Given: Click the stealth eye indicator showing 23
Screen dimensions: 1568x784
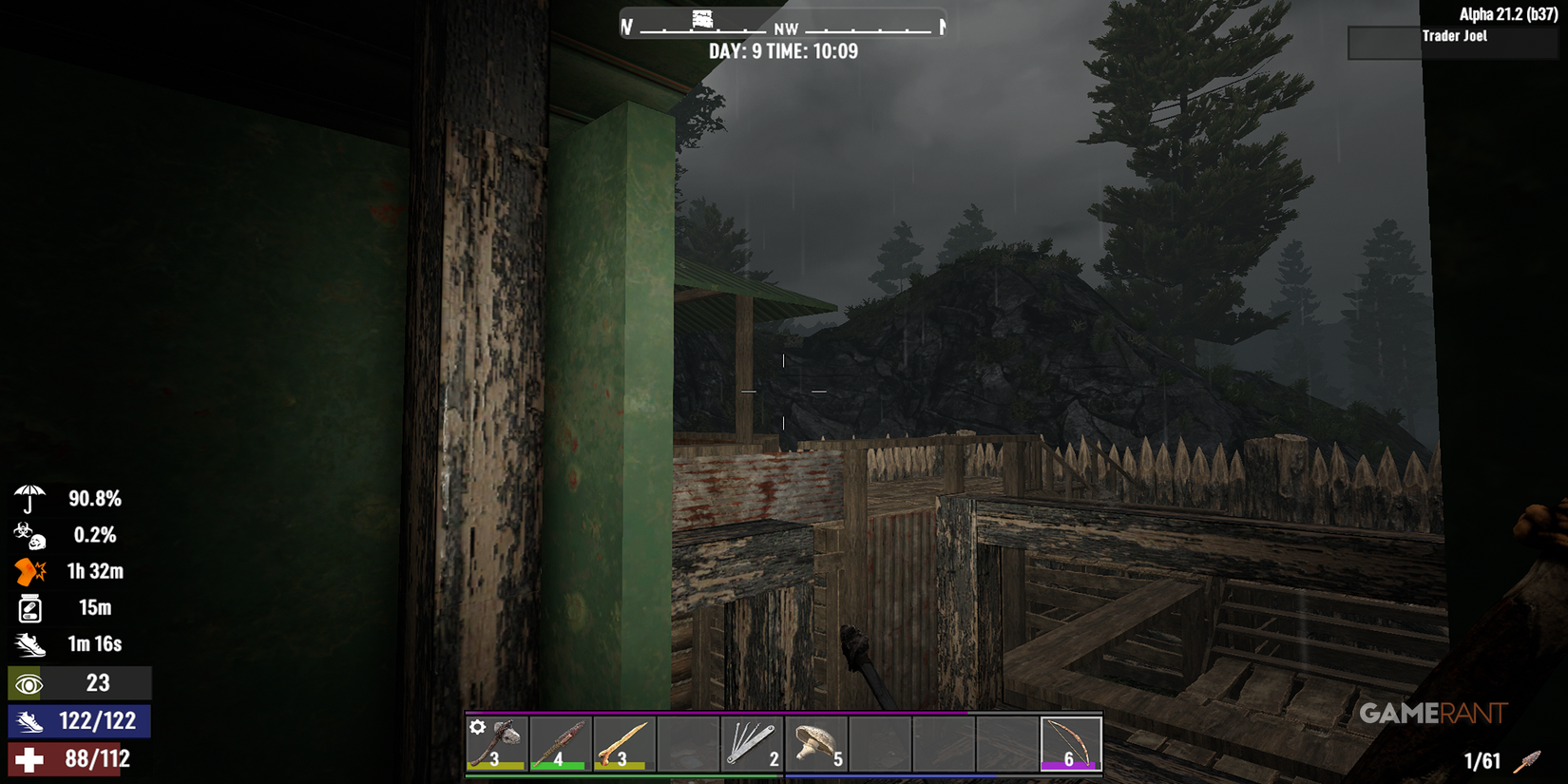Looking at the screenshot, I should pyautogui.click(x=31, y=682).
